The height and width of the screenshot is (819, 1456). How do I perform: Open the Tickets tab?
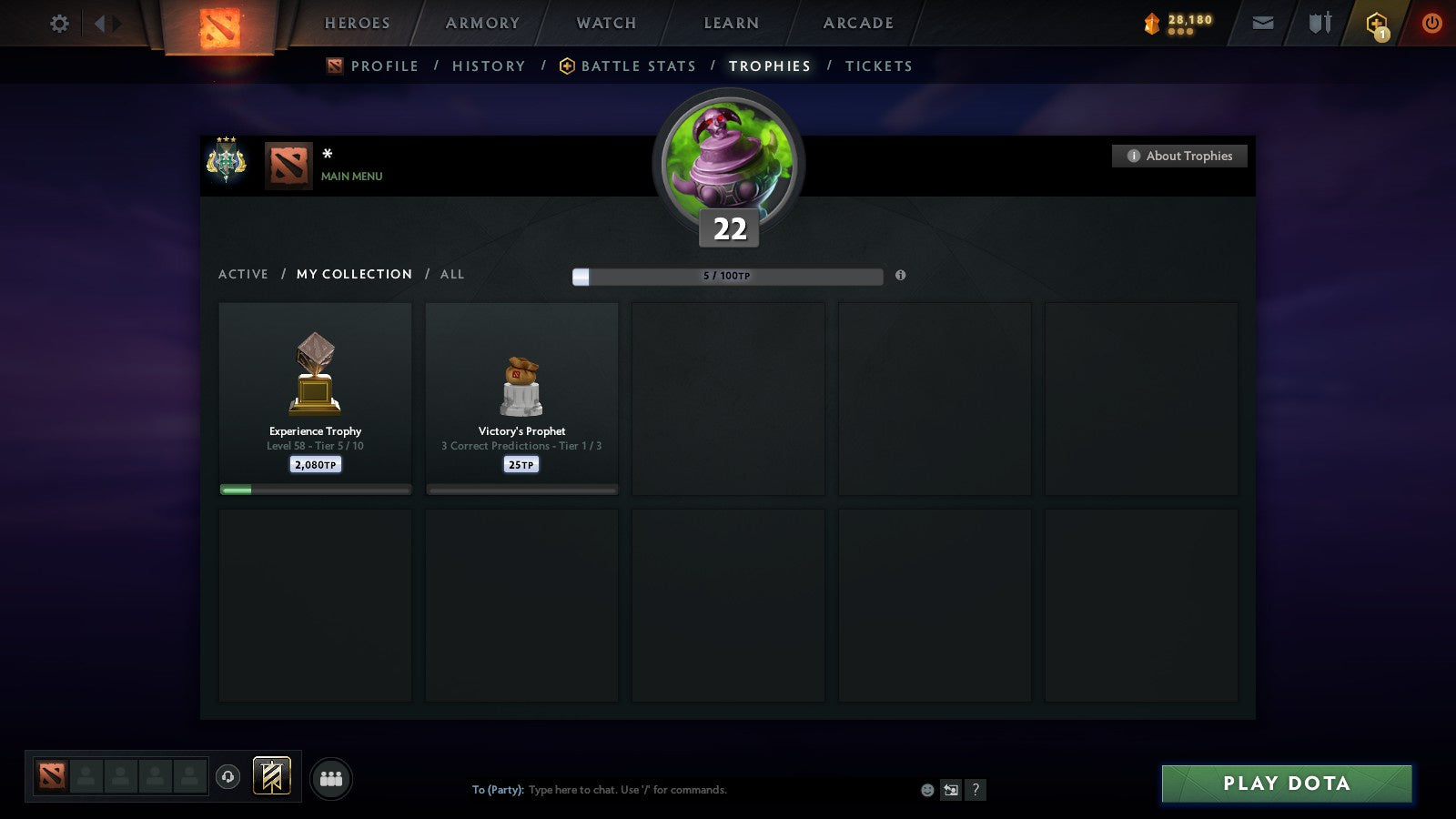point(878,66)
